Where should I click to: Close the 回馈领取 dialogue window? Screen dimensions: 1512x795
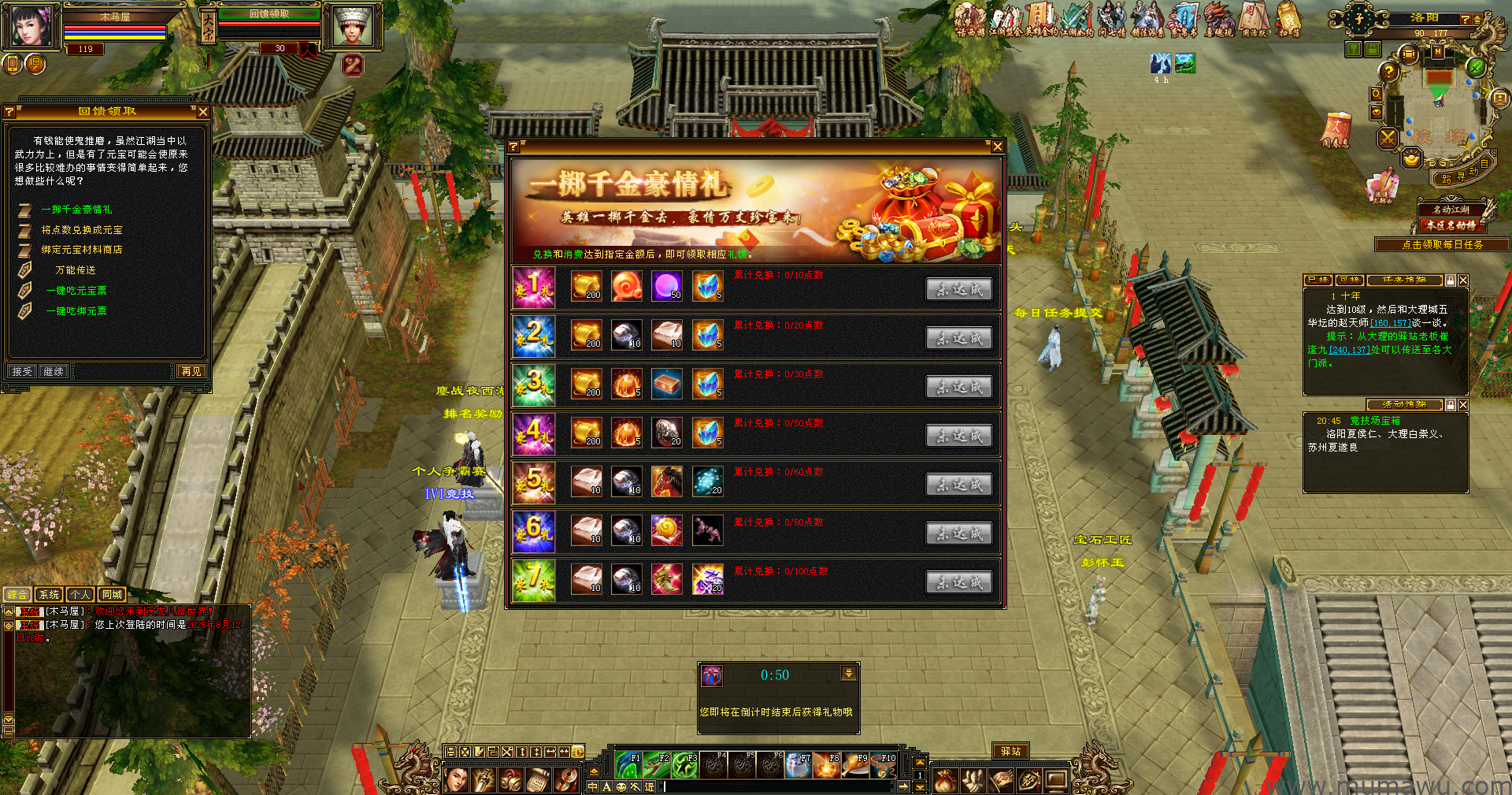coord(203,112)
